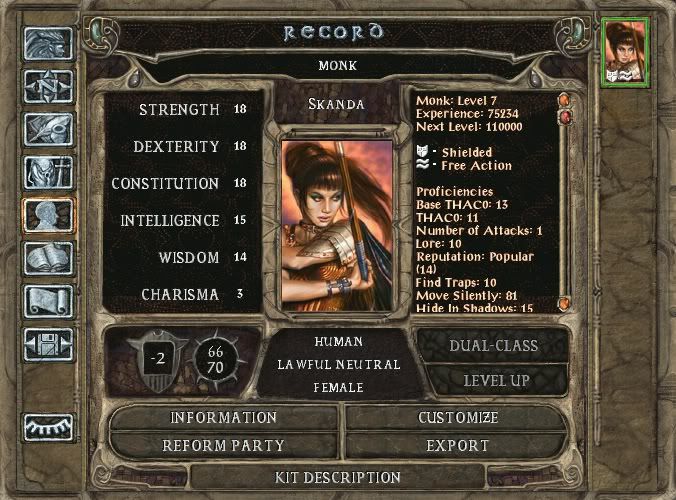Click the Customize button
Image resolution: width=676 pixels, height=500 pixels.
(457, 418)
